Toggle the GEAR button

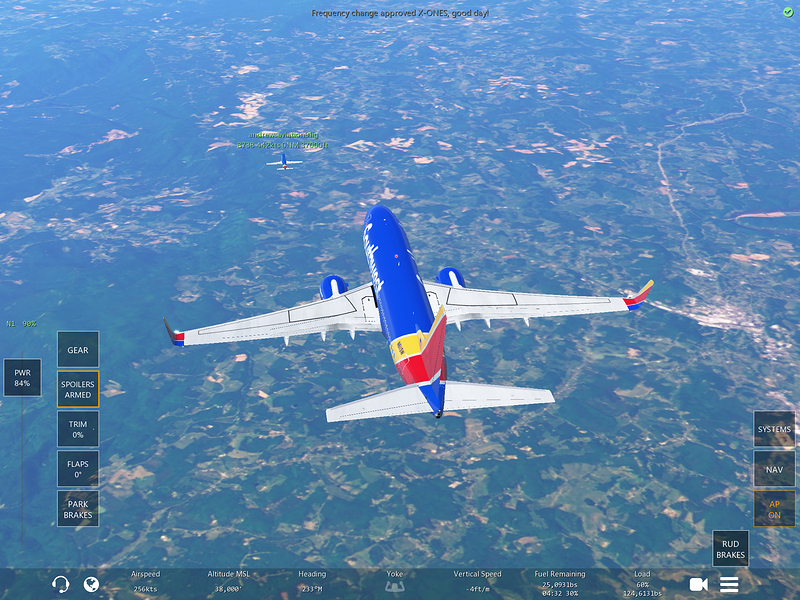pos(78,350)
